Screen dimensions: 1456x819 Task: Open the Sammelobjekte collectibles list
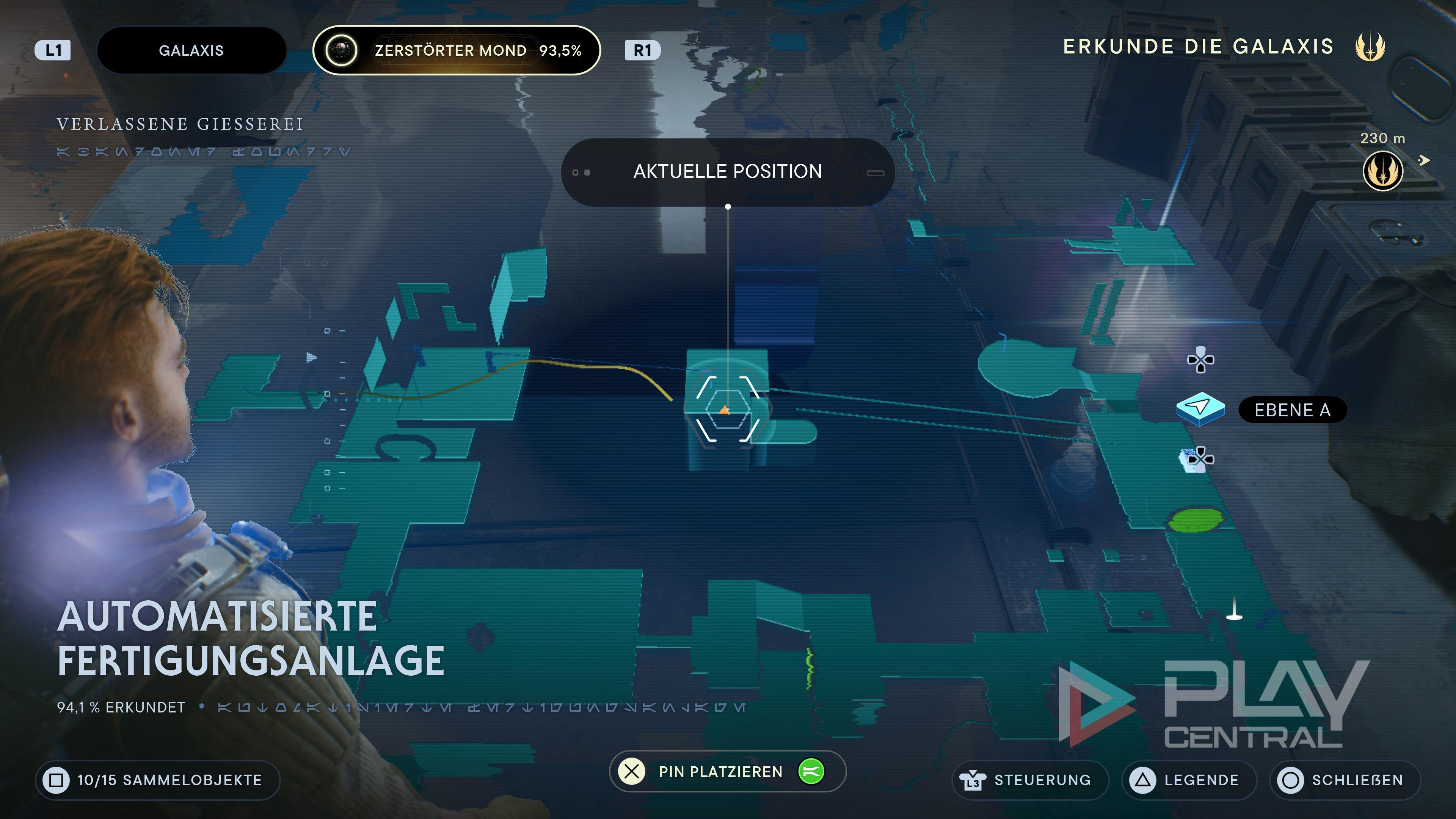[x=158, y=780]
